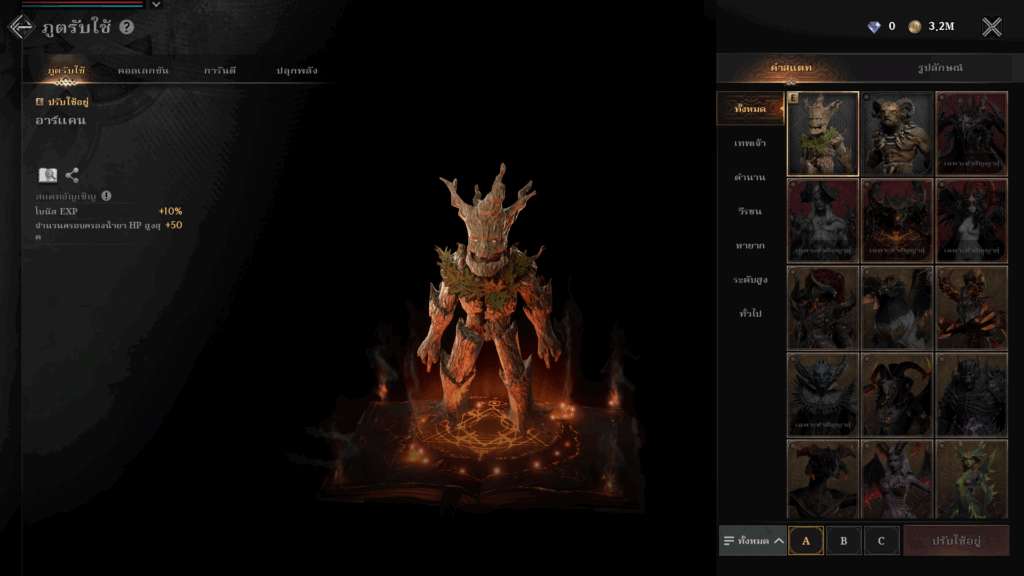The image size is (1024, 576).
Task: Select the ปลุกพลัง tab
Action: click(297, 70)
